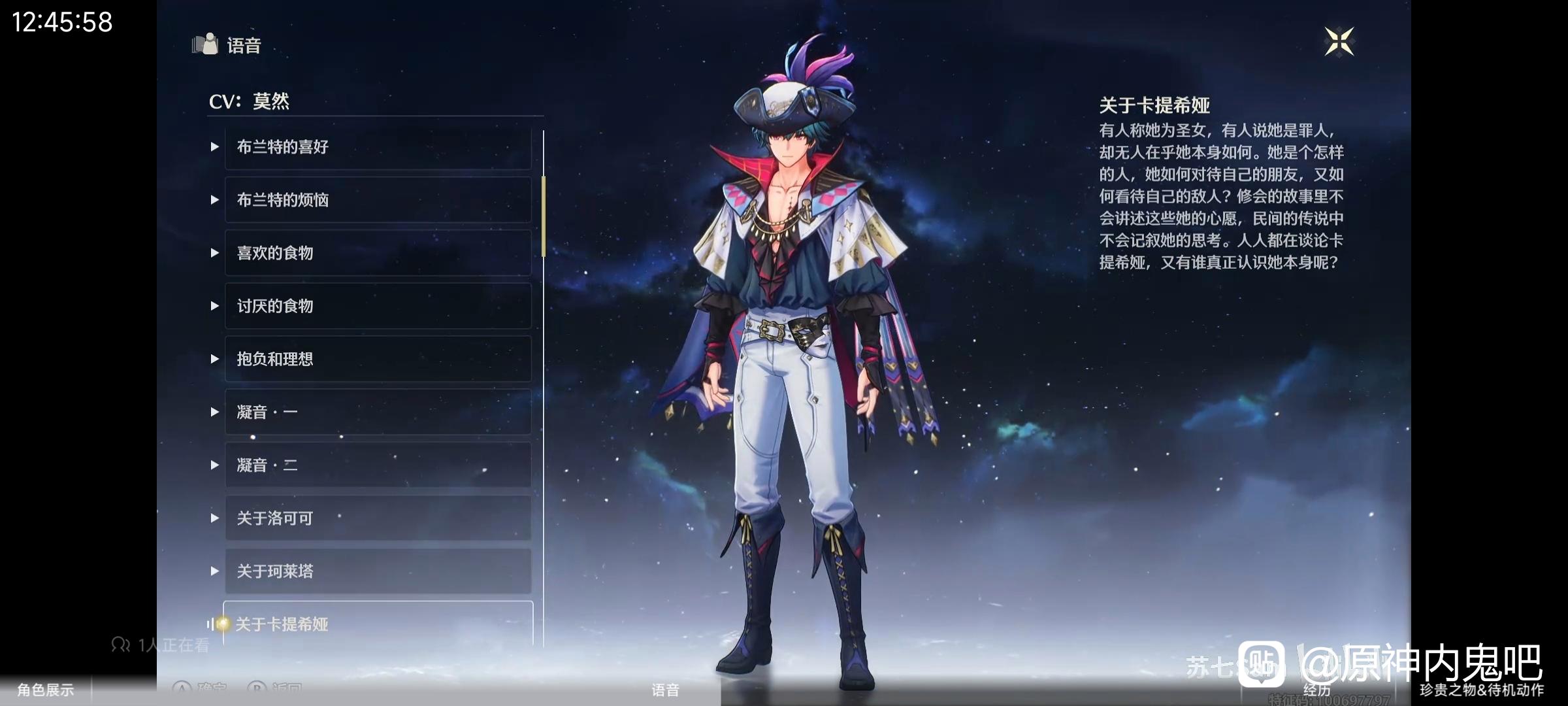Switch to the 角色展示 tab
Viewport: 1568px width, 706px height.
[x=45, y=690]
